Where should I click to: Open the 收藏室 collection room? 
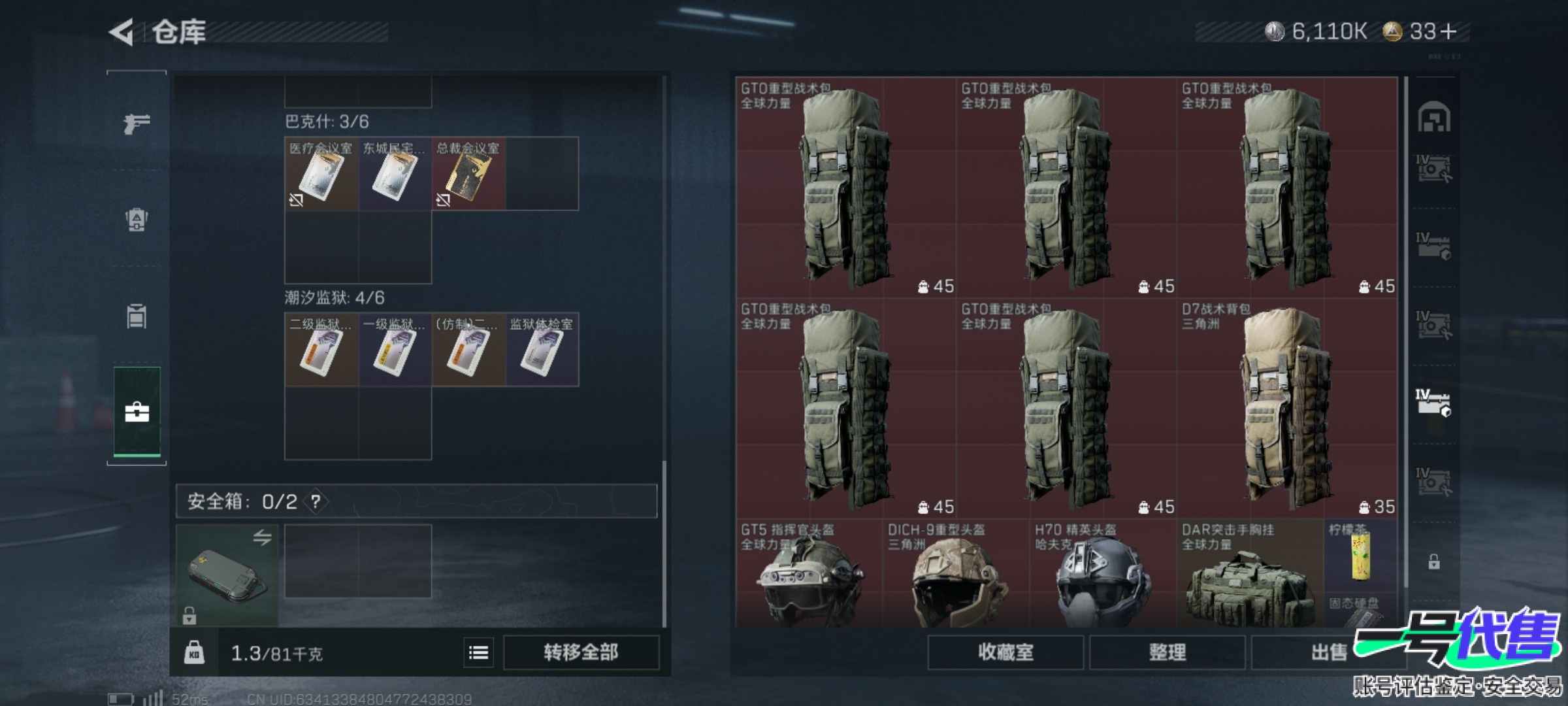click(1005, 652)
